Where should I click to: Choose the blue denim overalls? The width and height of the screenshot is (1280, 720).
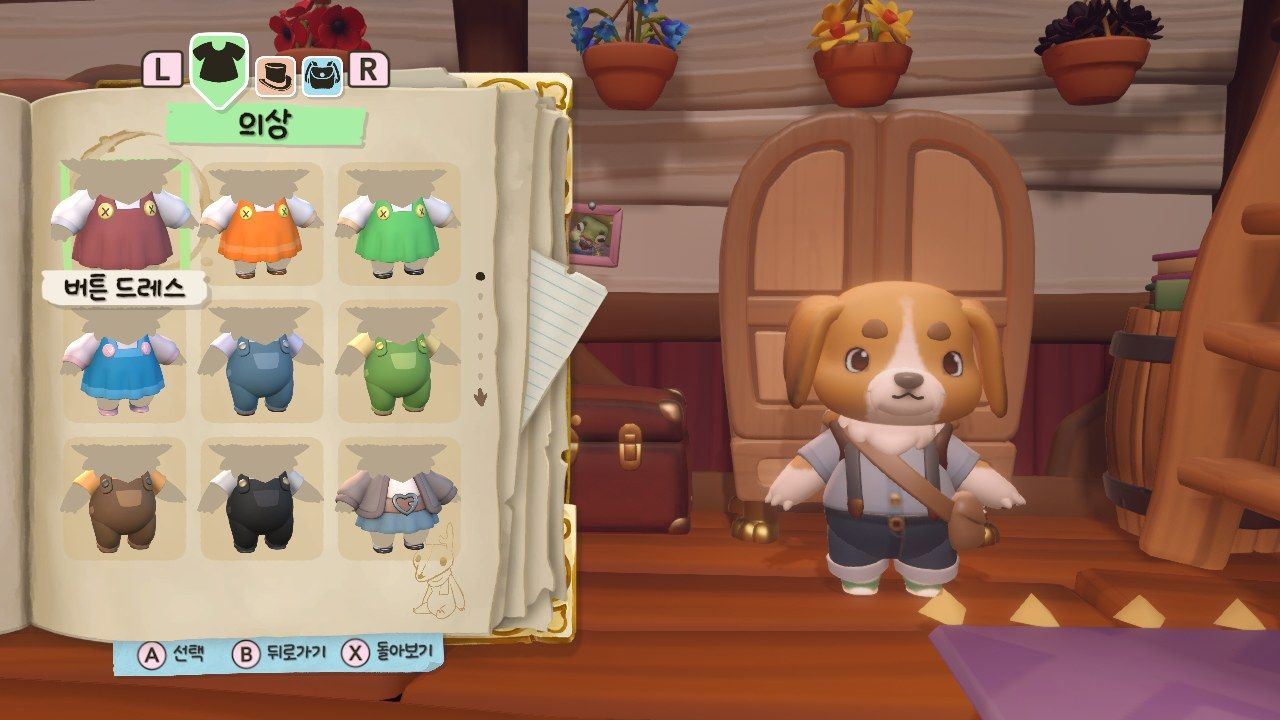(262, 361)
